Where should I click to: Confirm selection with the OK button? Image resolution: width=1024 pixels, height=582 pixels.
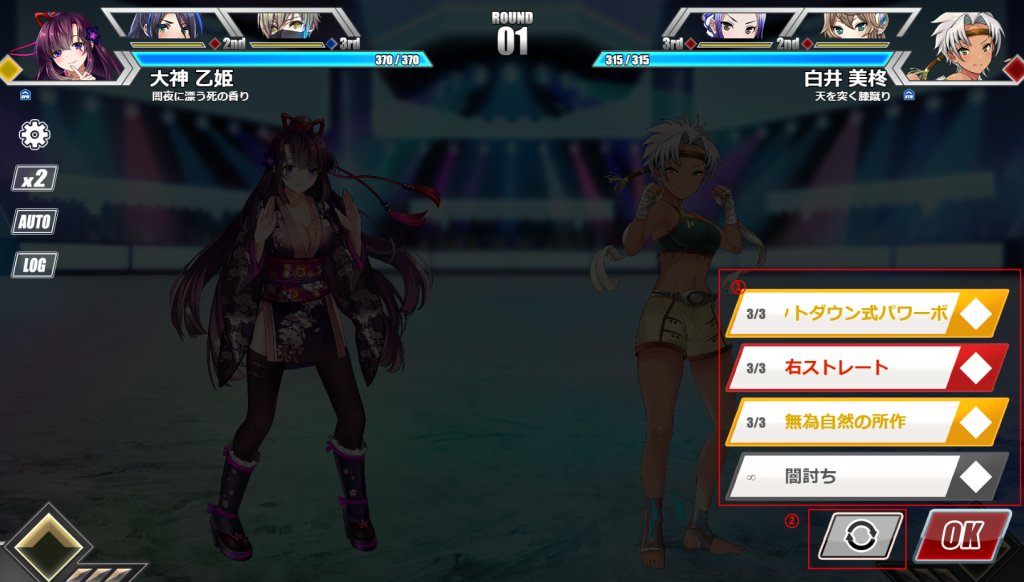point(961,536)
